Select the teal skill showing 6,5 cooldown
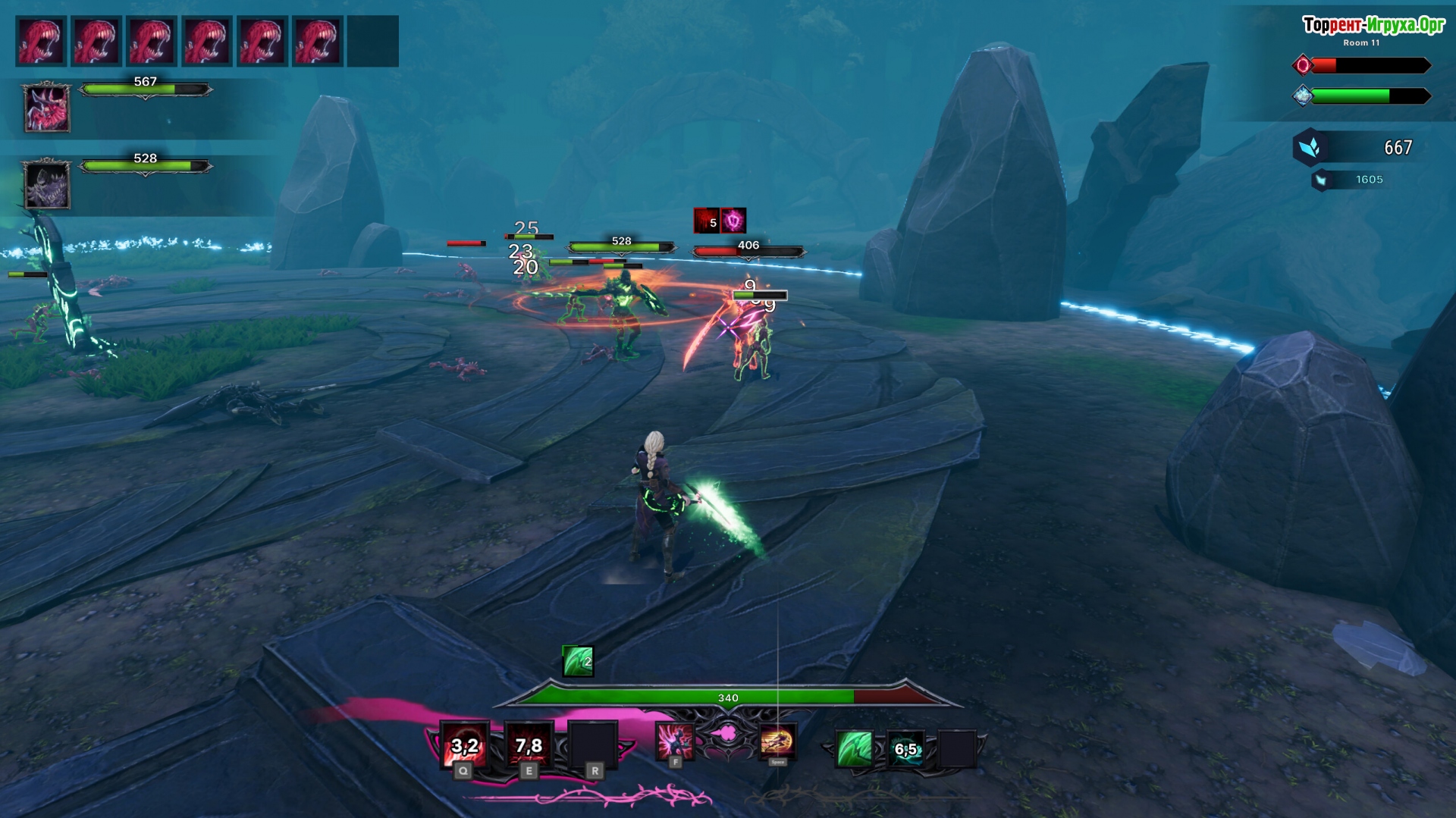This screenshot has height=818, width=1456. point(905,748)
